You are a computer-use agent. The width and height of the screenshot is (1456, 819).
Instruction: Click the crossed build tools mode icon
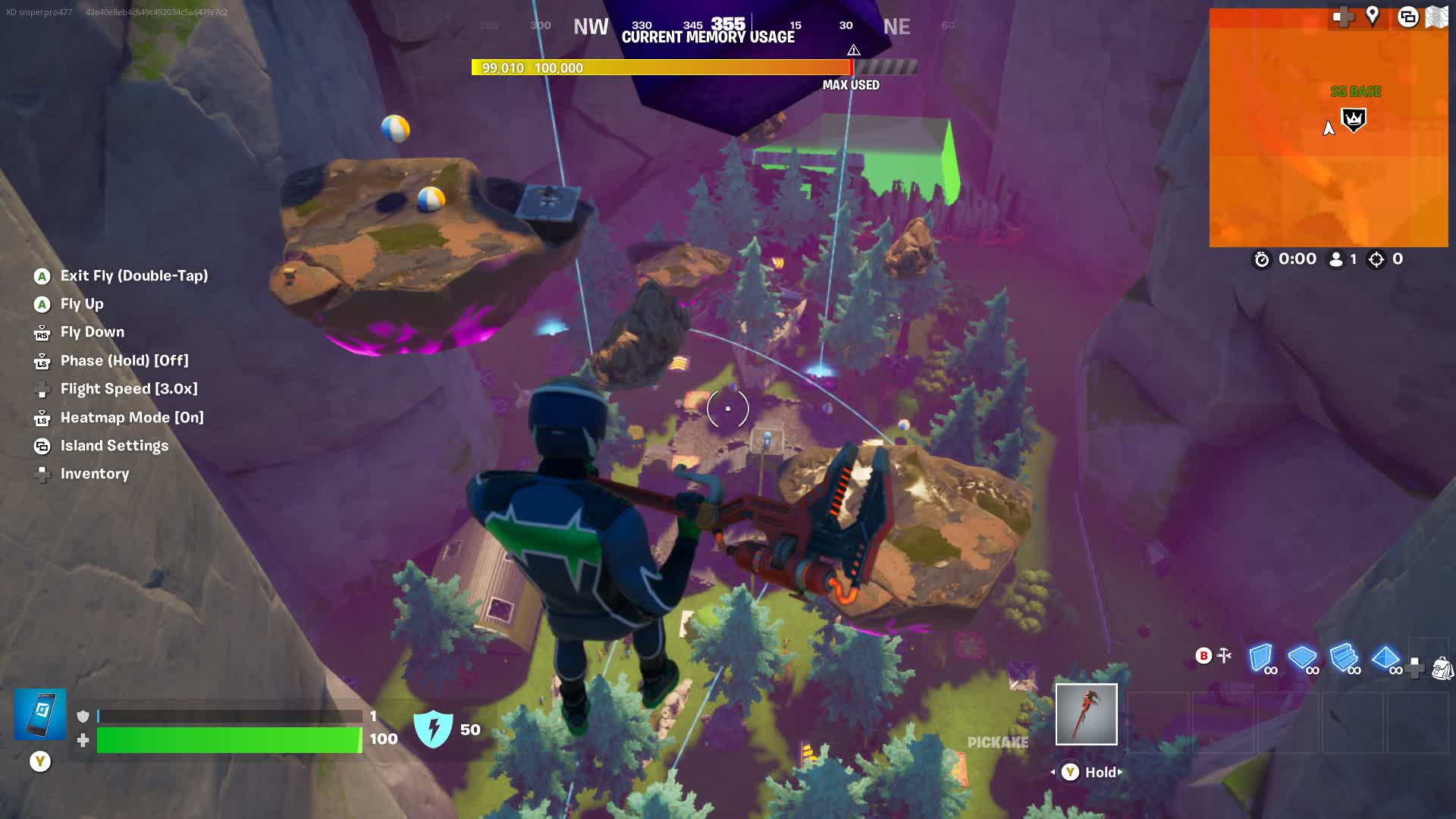[1224, 655]
